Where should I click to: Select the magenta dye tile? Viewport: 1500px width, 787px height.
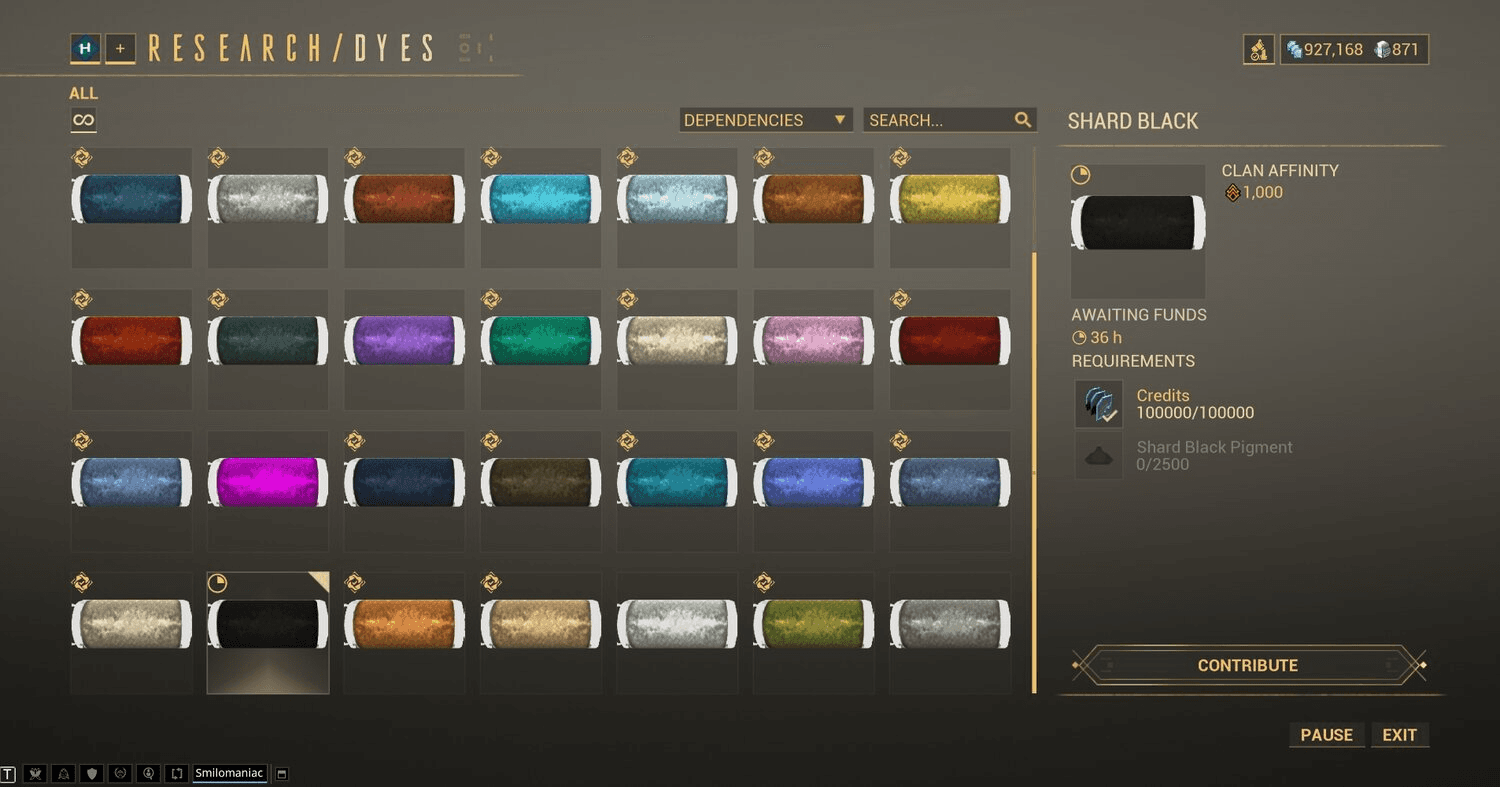tap(268, 483)
